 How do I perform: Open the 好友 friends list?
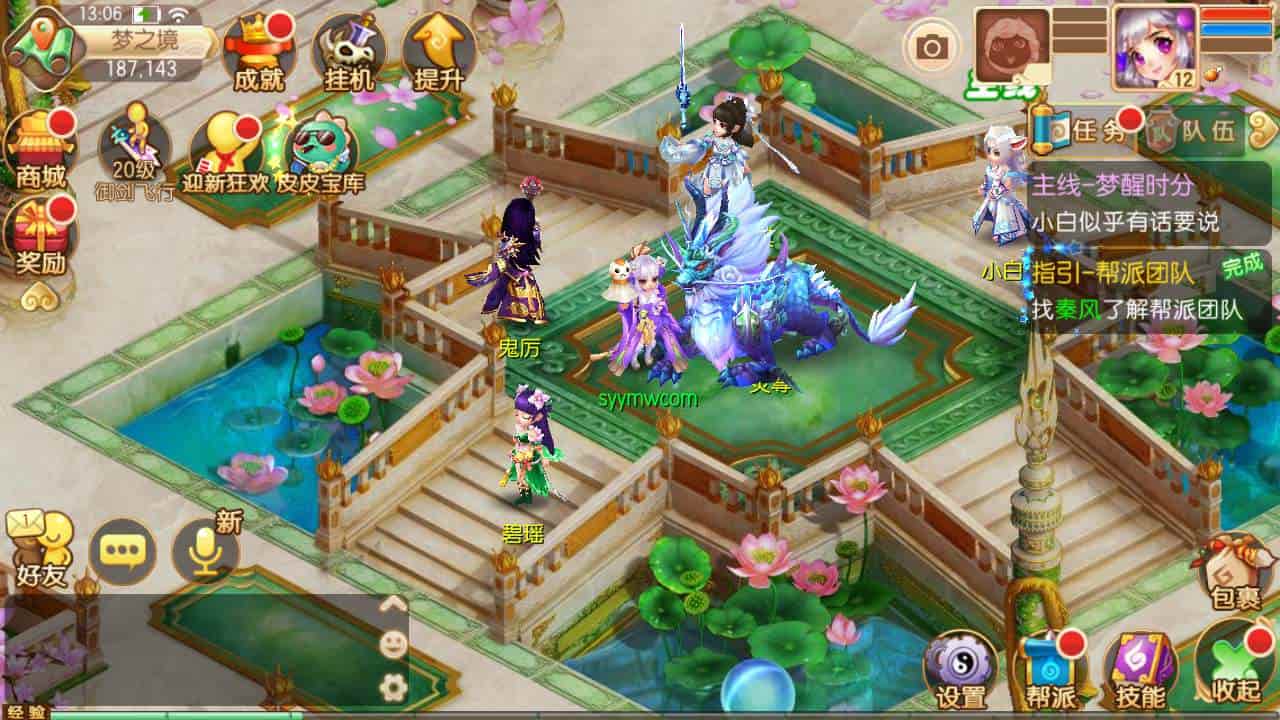click(x=40, y=545)
